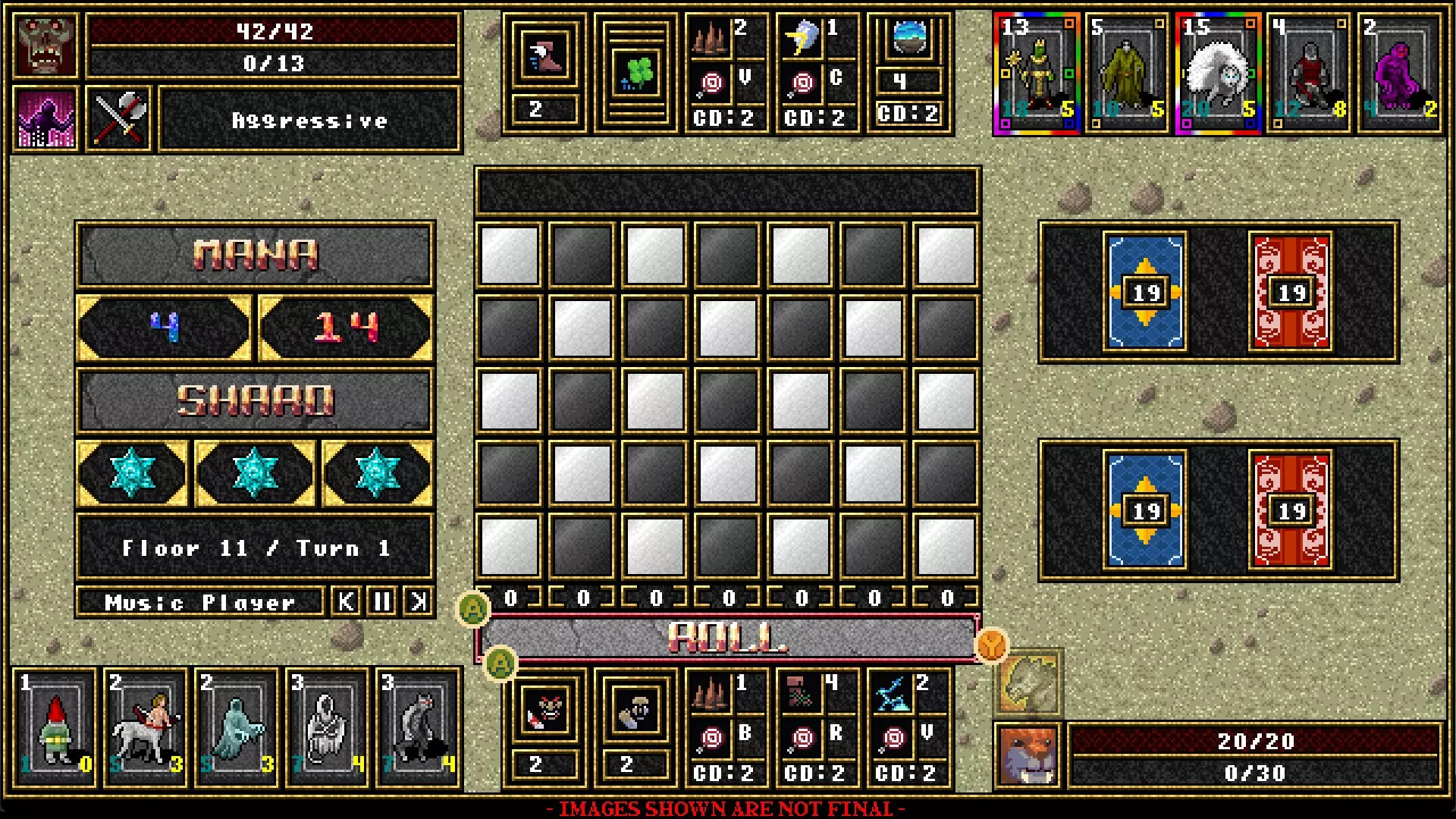Go back to the previous music track
This screenshot has height=819, width=1456.
[346, 602]
